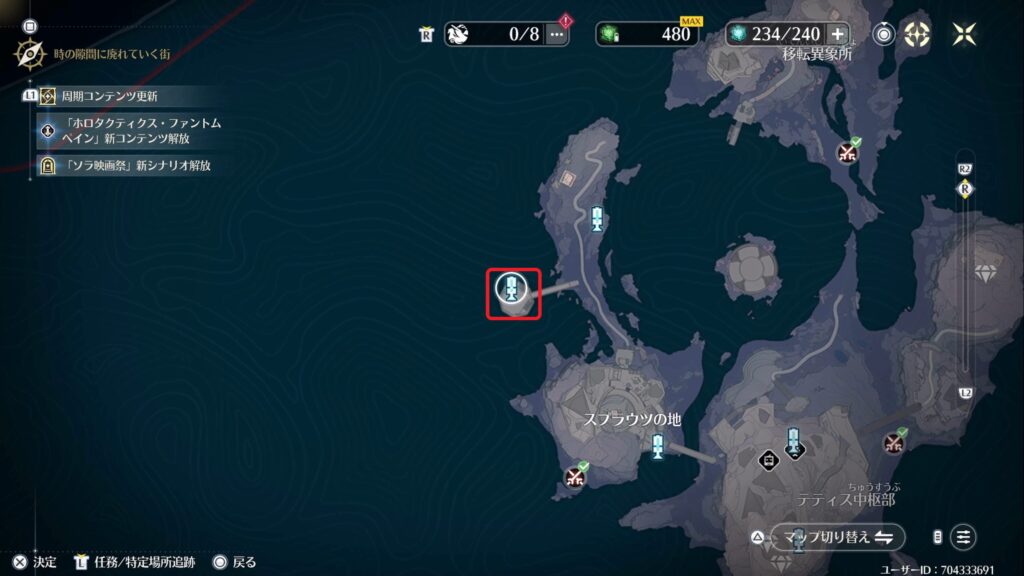Viewport: 1024px width, 576px height.
Task: Select the boss marker below 移転異象所
Action: 847,153
